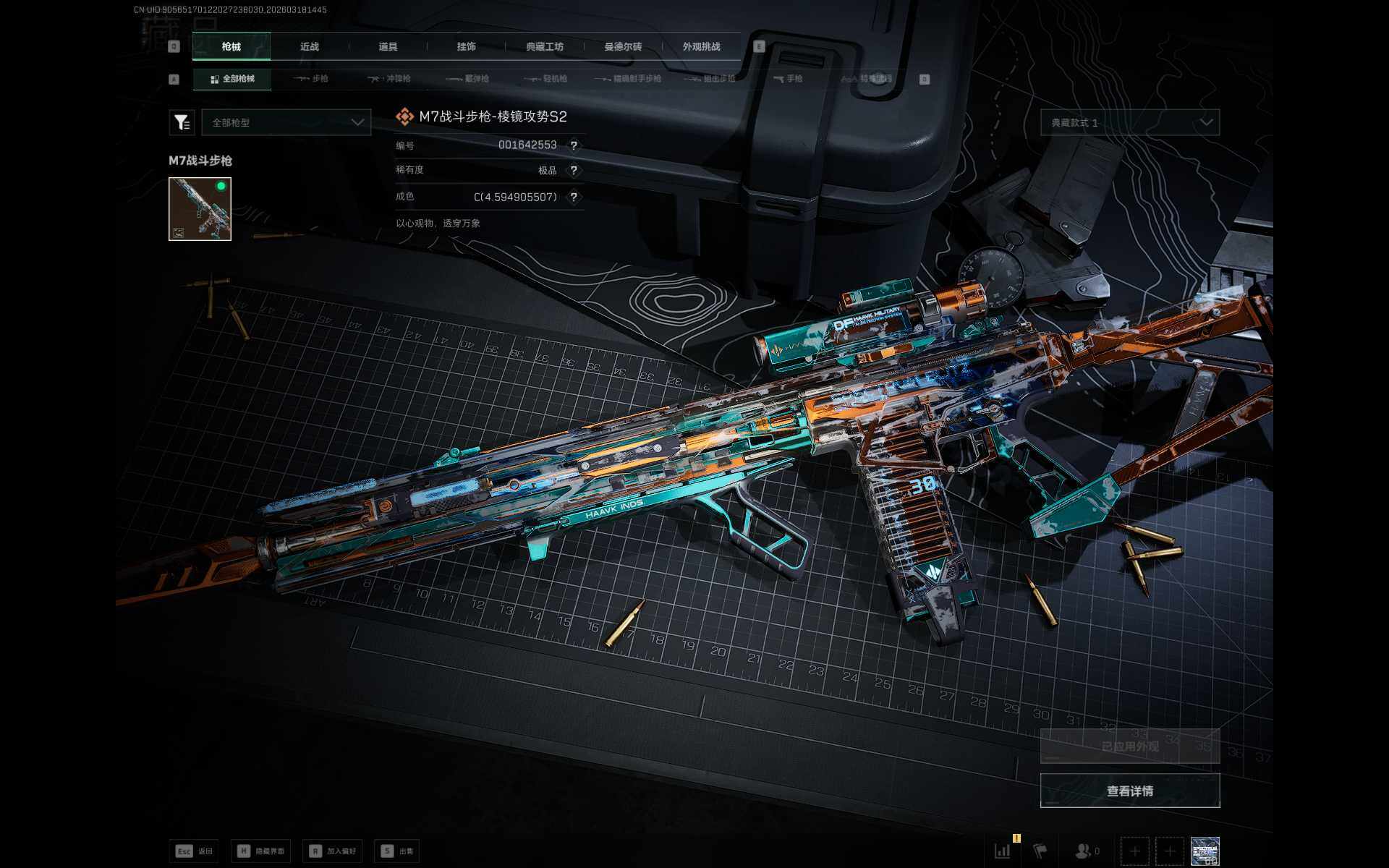Select the 枪械 firearms tab

pyautogui.click(x=231, y=46)
